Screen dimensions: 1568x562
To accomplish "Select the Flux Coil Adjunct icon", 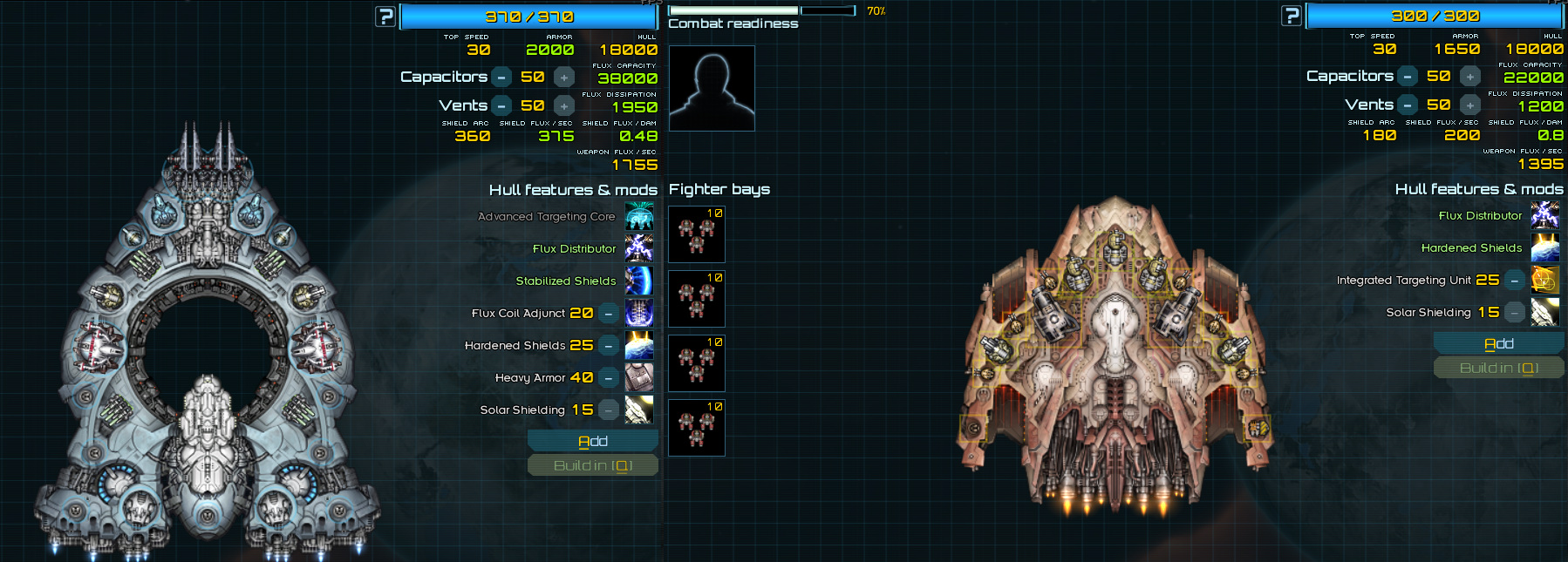I will (x=639, y=313).
